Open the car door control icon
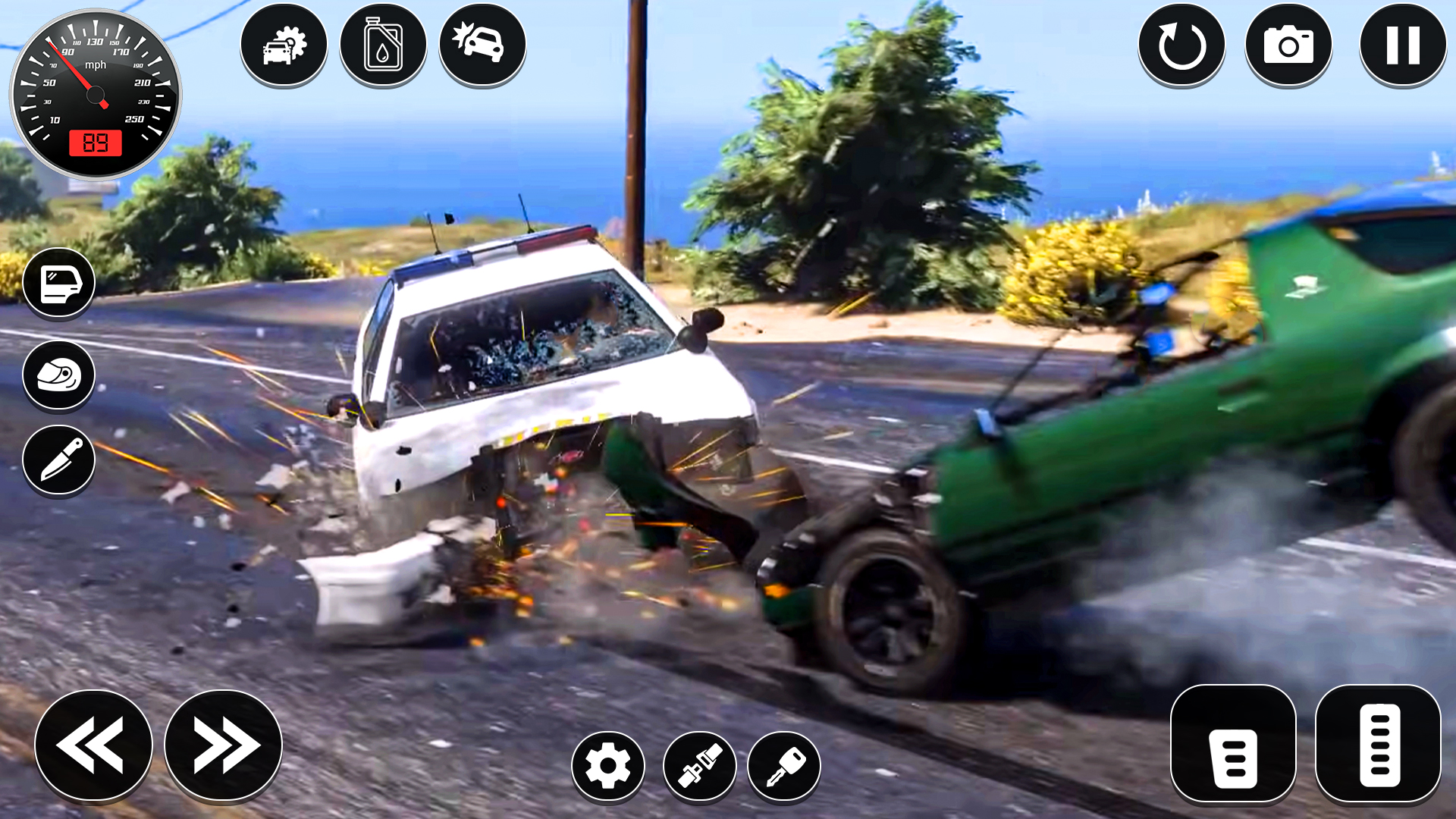Image resolution: width=1456 pixels, height=819 pixels. click(59, 283)
